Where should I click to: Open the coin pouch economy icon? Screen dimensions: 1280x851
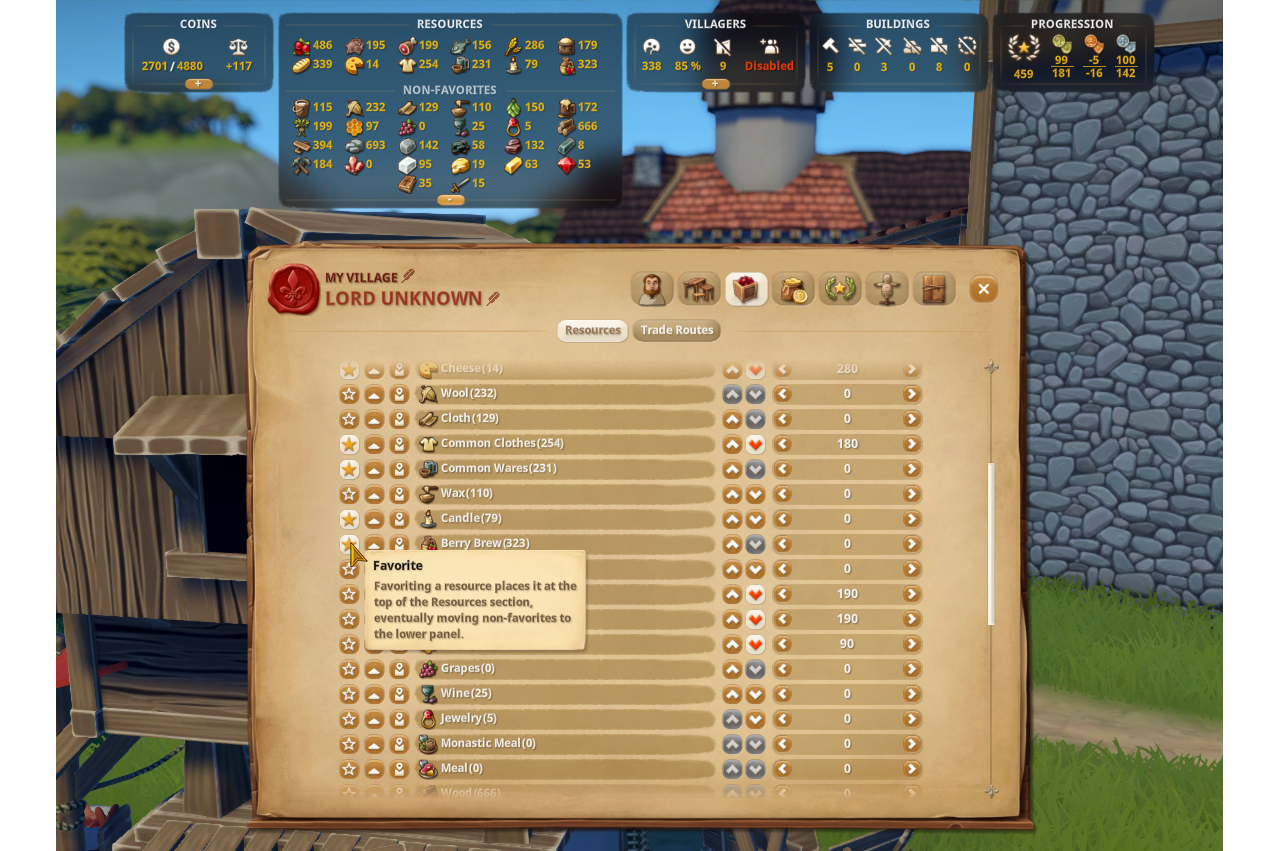pos(793,288)
